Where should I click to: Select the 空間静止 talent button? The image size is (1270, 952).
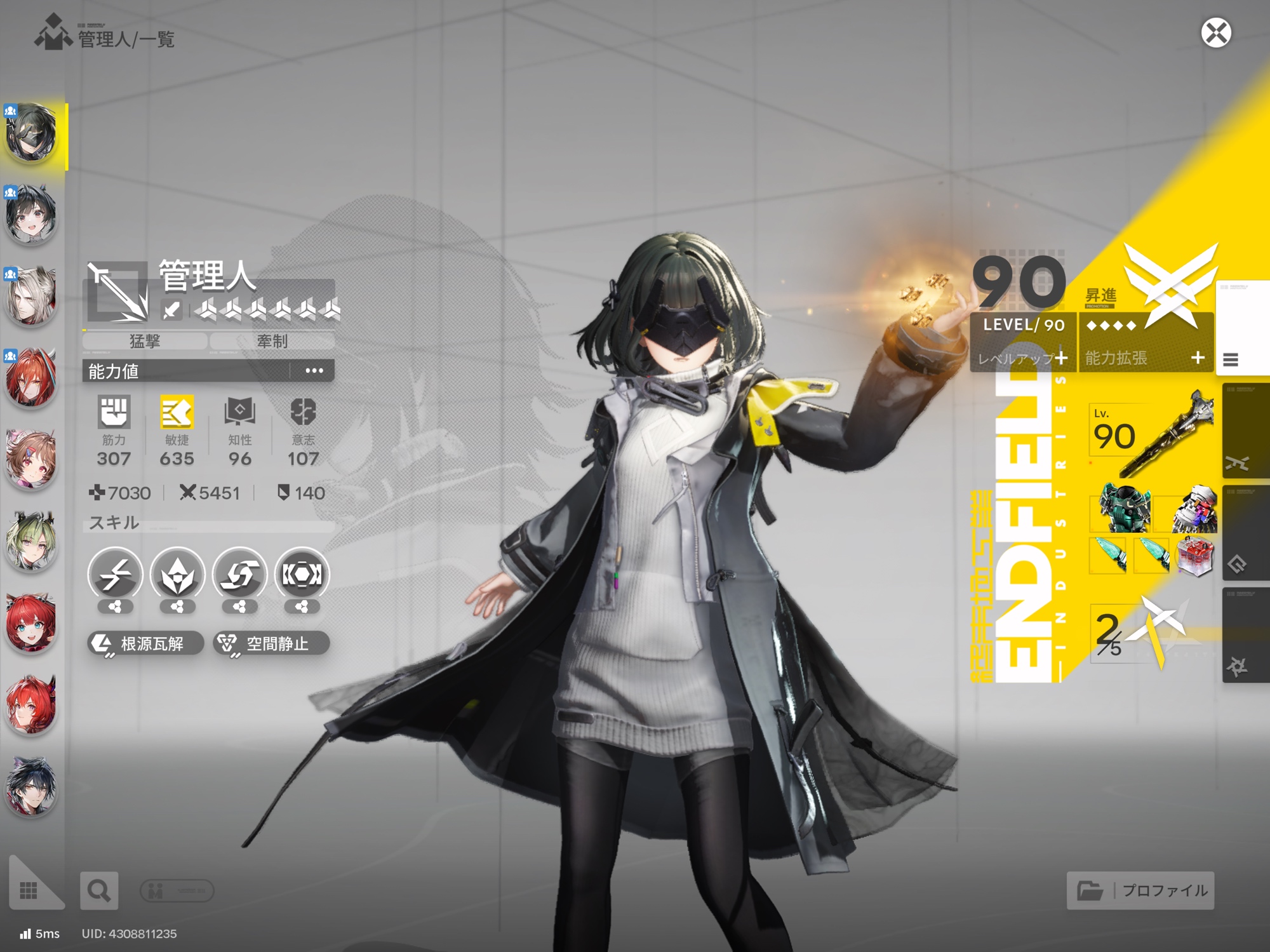click(271, 643)
